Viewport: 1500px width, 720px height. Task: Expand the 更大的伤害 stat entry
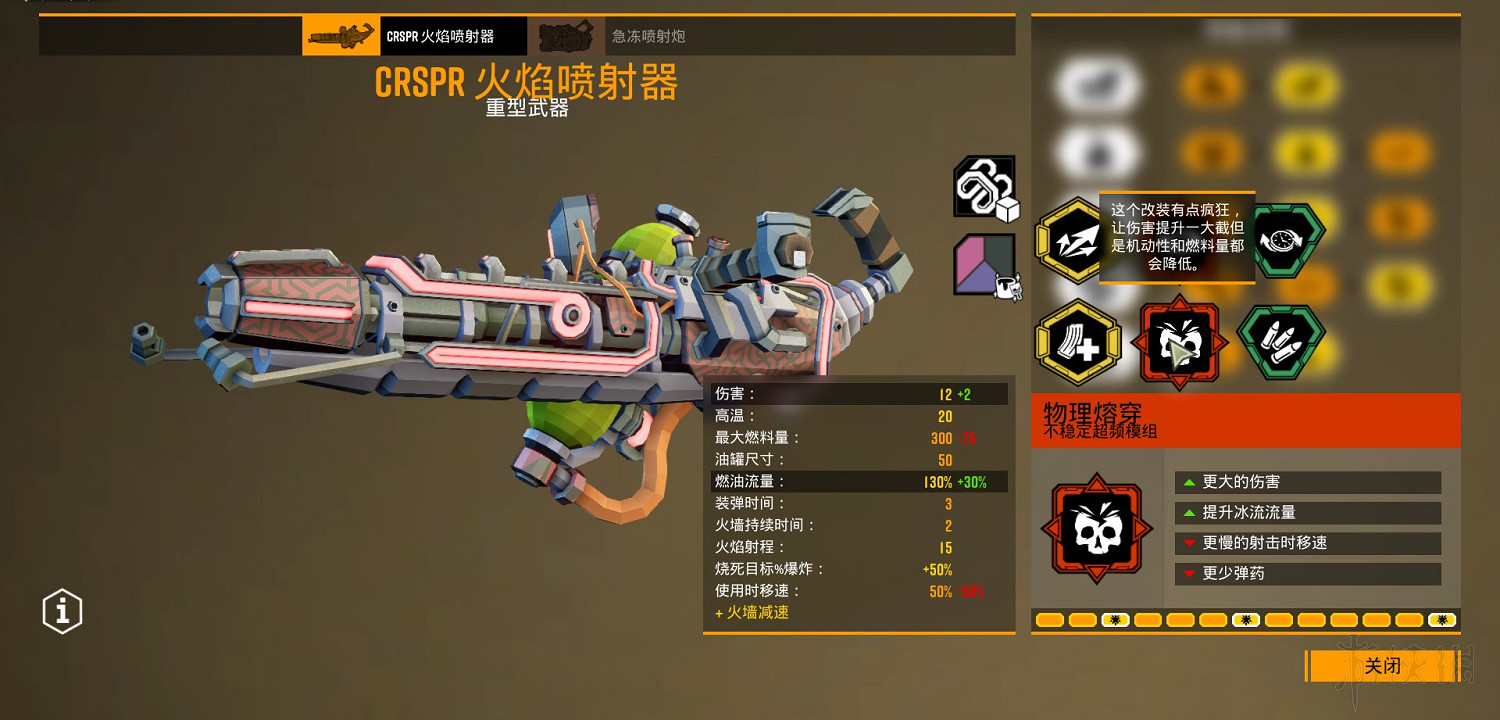(1306, 482)
